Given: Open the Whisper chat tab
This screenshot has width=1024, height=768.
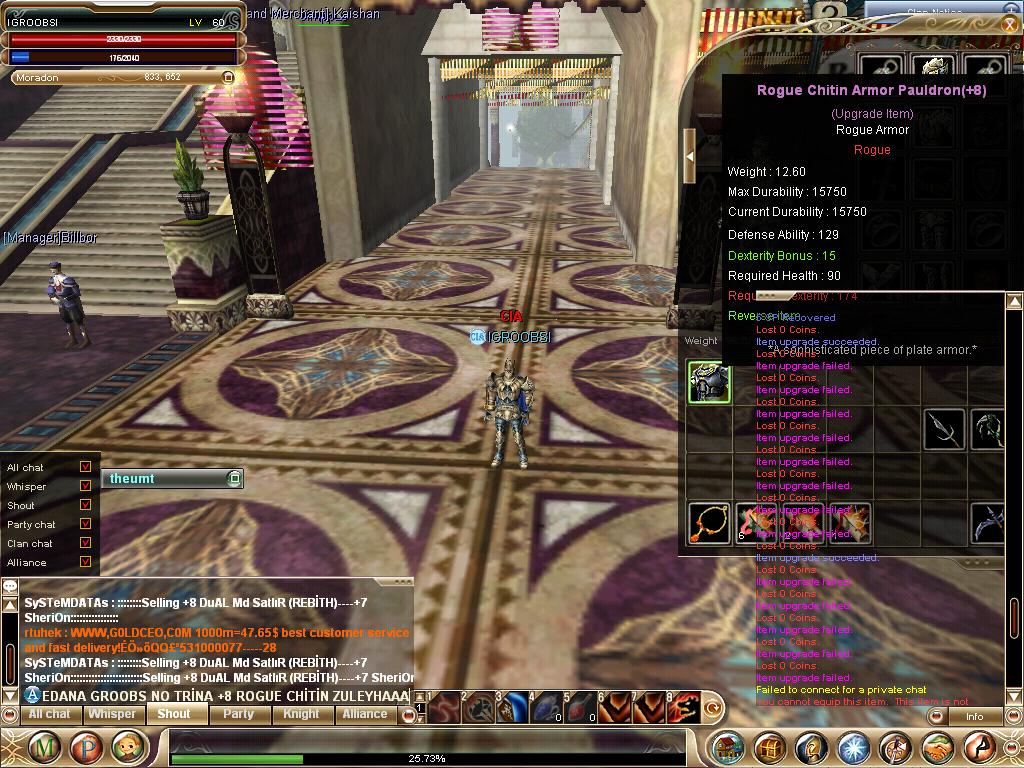Looking at the screenshot, I should 111,714.
